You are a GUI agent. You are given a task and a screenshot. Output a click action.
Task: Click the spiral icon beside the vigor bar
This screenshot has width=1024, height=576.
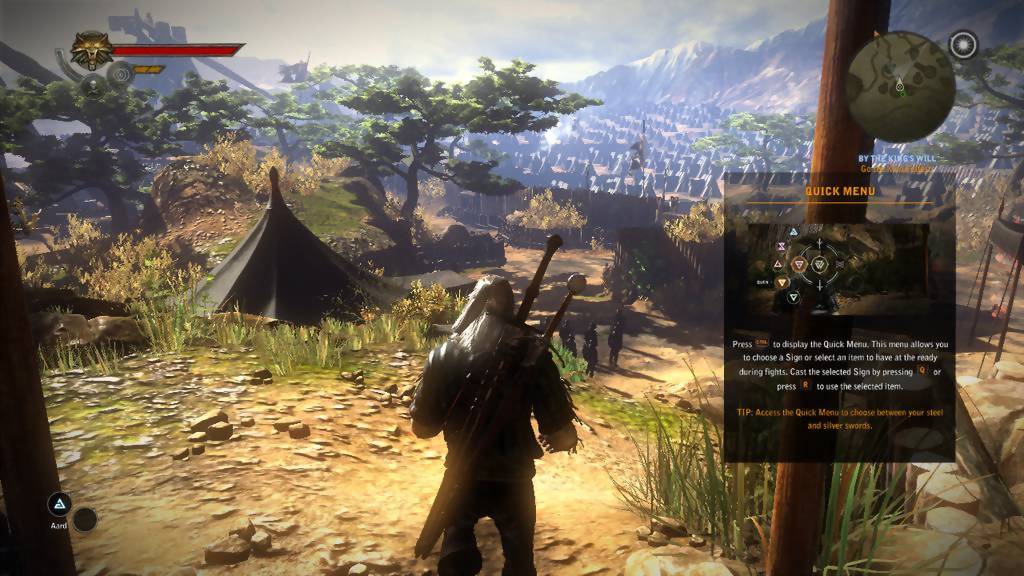119,72
